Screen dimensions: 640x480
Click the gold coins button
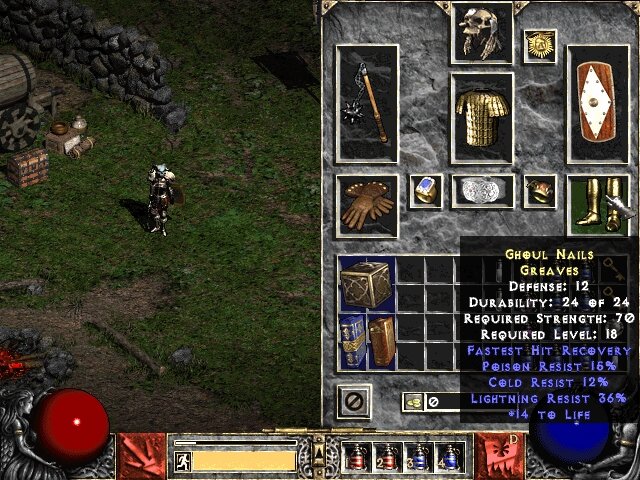coord(411,402)
